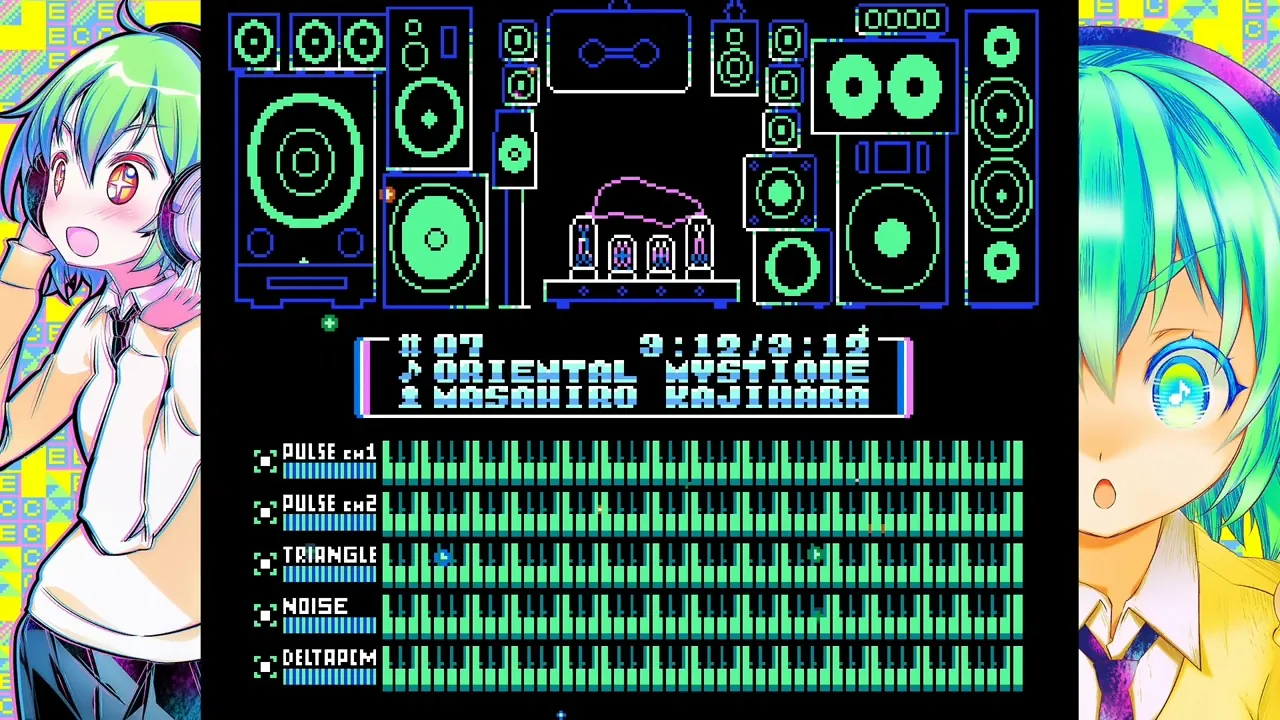Image resolution: width=1280 pixels, height=720 pixels.
Task: Click the small round speaker in the top-right corner
Action: point(1001,46)
